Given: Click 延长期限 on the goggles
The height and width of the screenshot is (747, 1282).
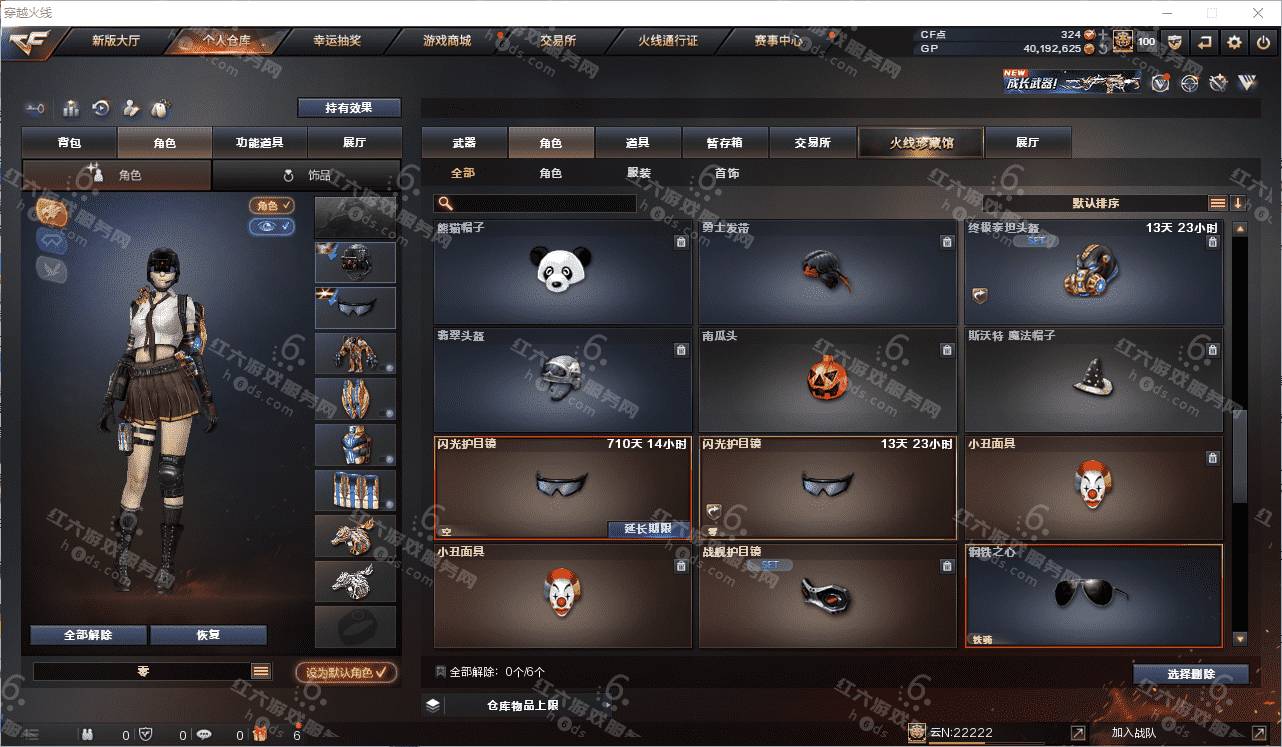Looking at the screenshot, I should pyautogui.click(x=648, y=529).
